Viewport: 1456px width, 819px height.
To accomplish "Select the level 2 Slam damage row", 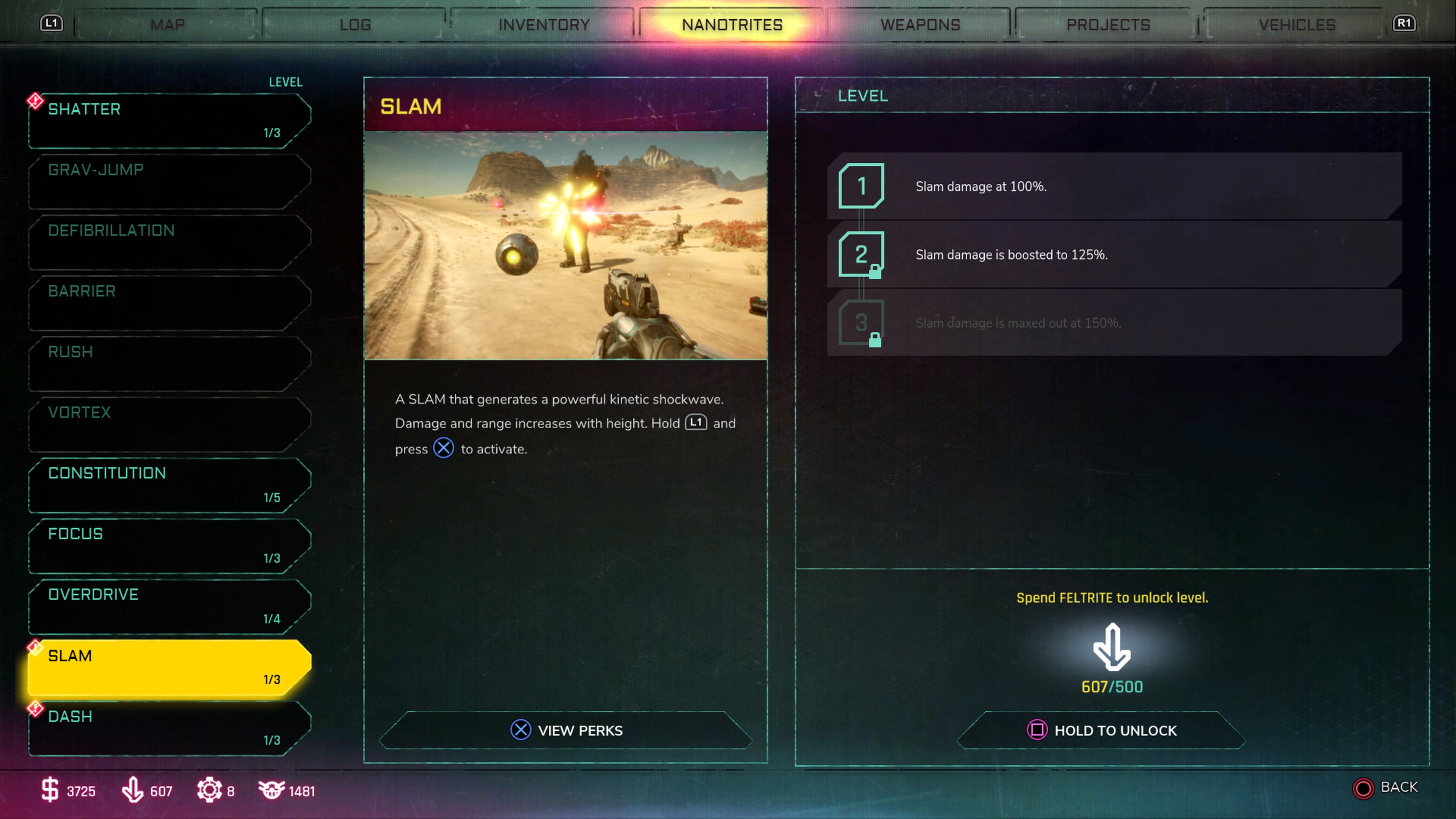I will pyautogui.click(x=1114, y=254).
